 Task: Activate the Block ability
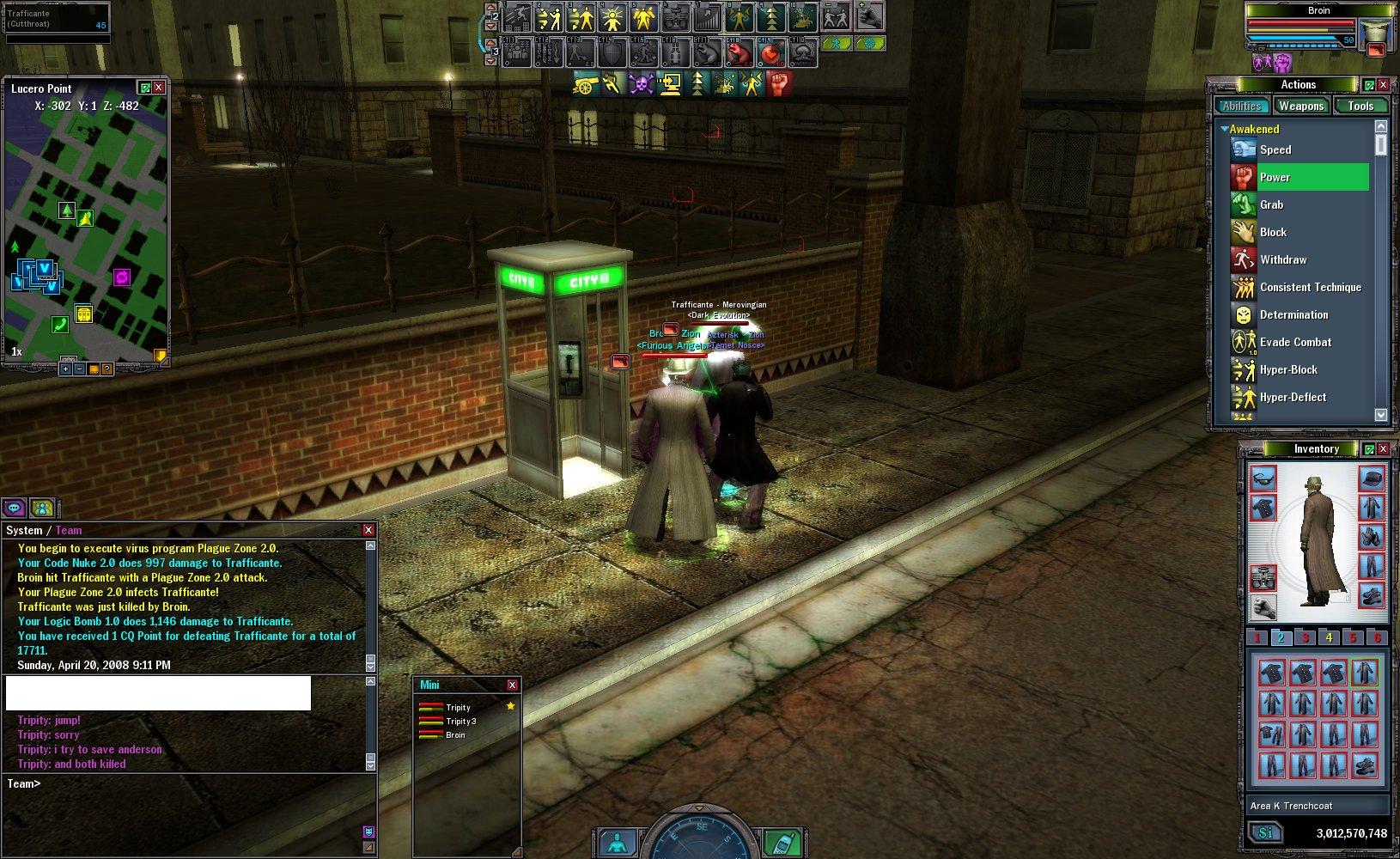coord(1273,232)
